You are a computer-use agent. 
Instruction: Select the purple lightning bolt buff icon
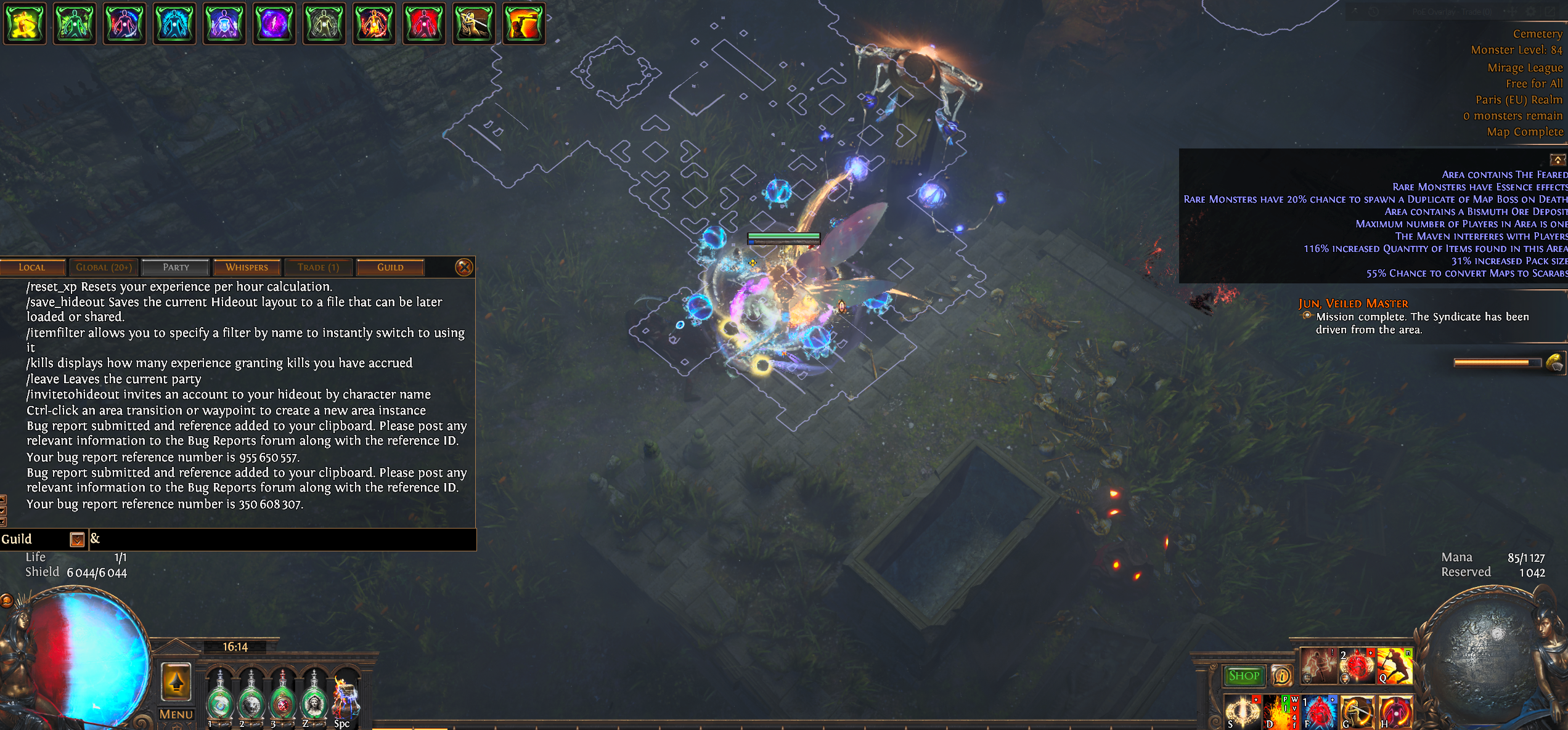tap(274, 23)
